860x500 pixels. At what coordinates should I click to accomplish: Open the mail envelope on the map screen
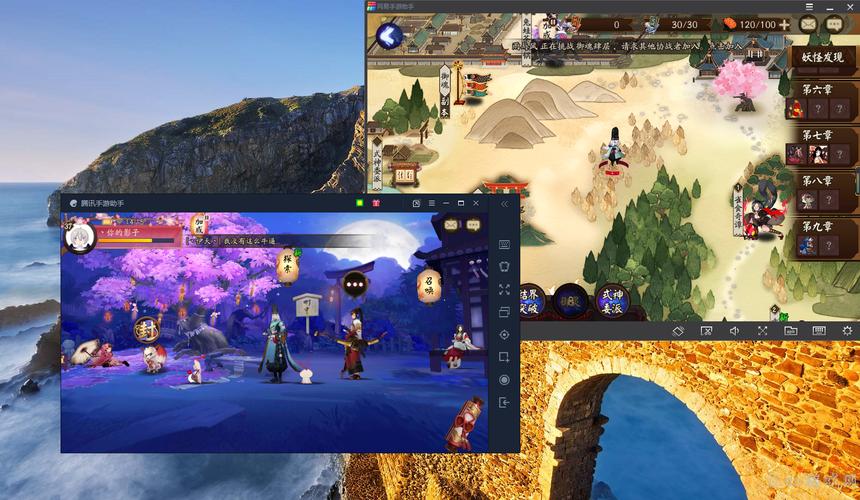(x=809, y=24)
